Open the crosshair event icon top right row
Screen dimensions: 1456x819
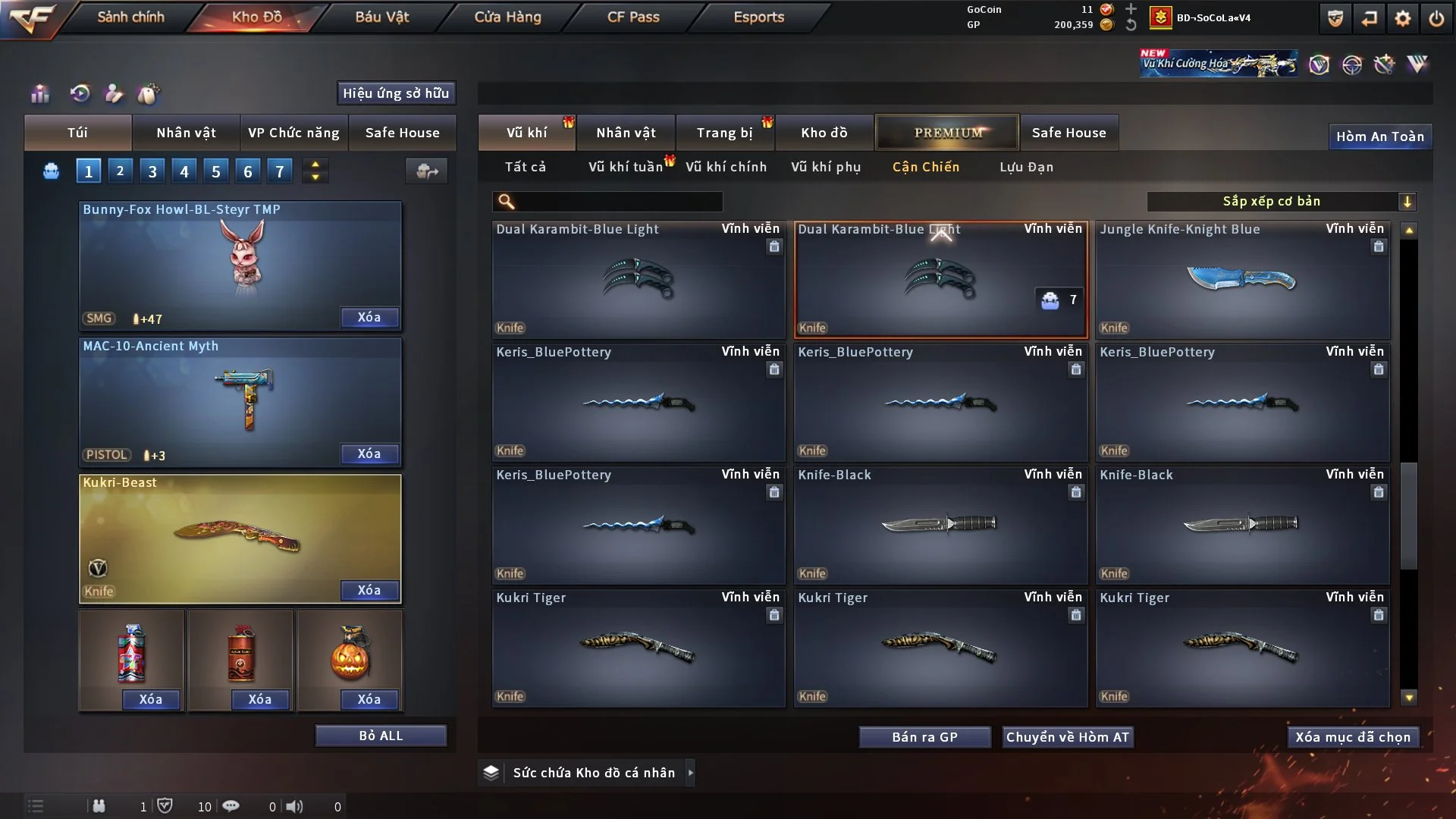[x=1354, y=64]
